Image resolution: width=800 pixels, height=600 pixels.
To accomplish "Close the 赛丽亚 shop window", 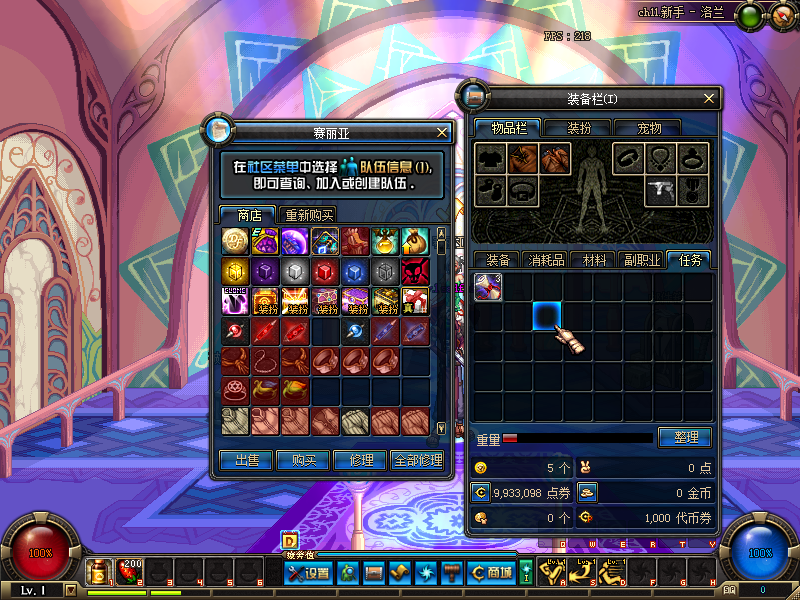I will [x=442, y=132].
